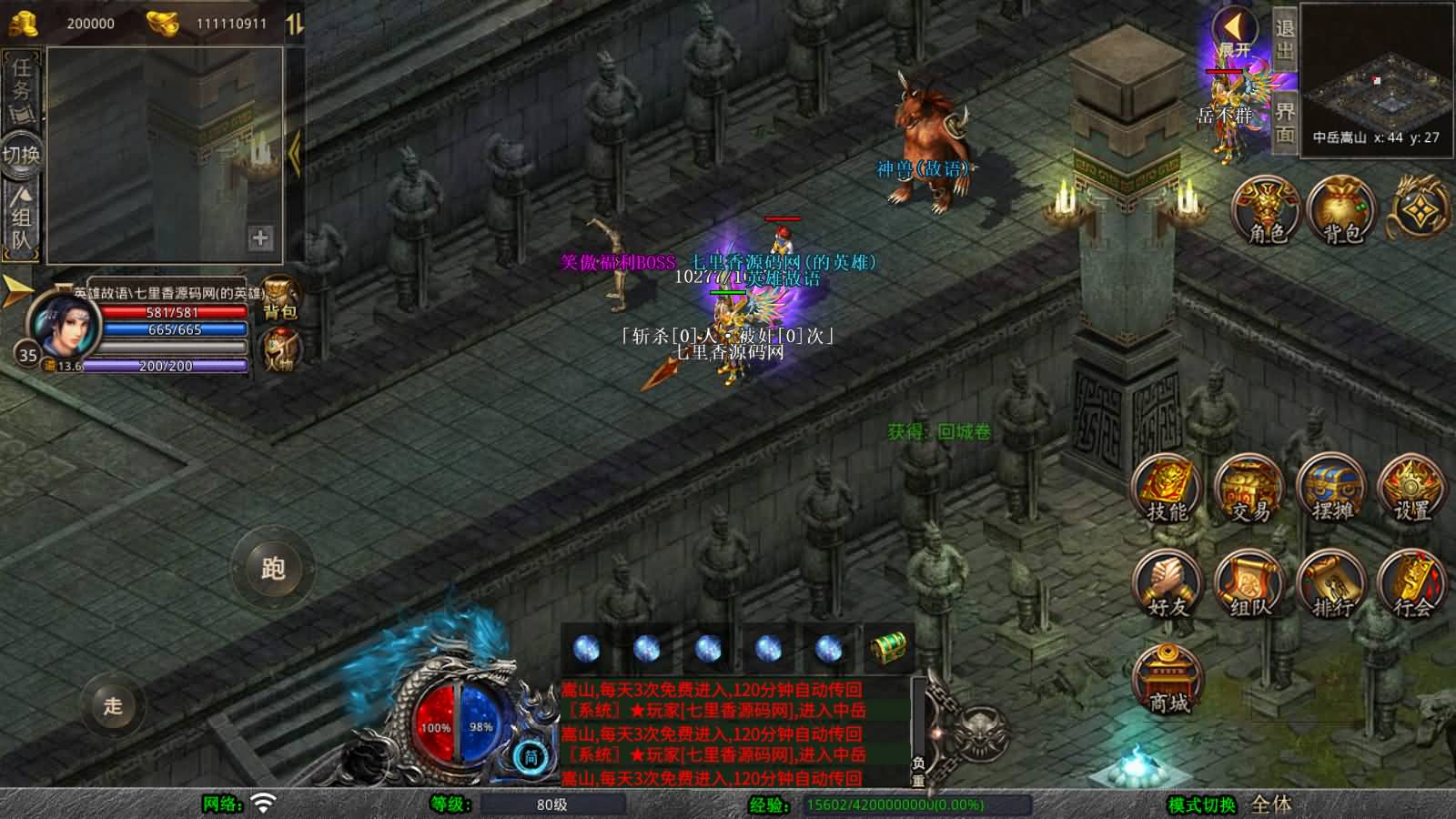Screen dimensions: 1456x819
Task: Open the 技能 skills menu
Action: [x=1167, y=489]
